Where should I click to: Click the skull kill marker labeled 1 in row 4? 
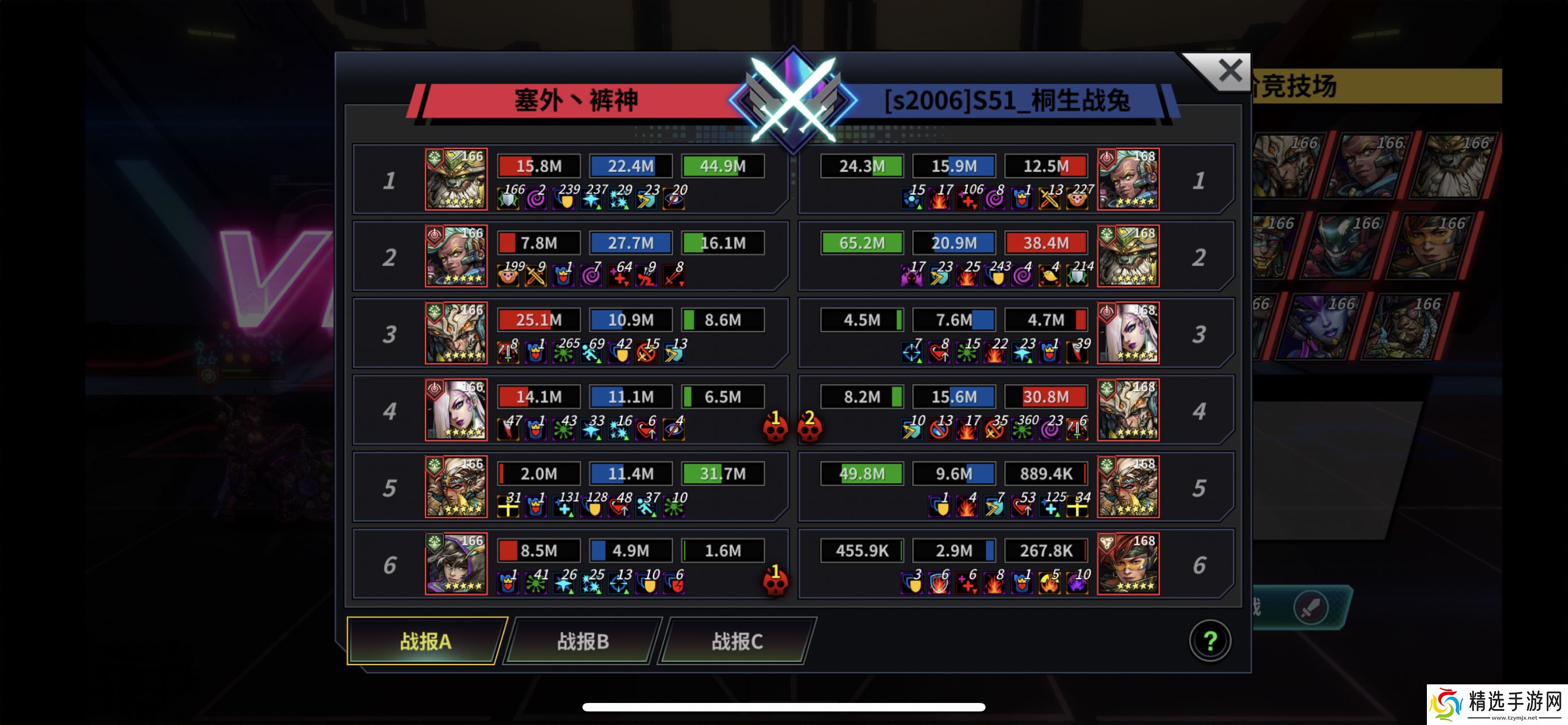click(776, 428)
